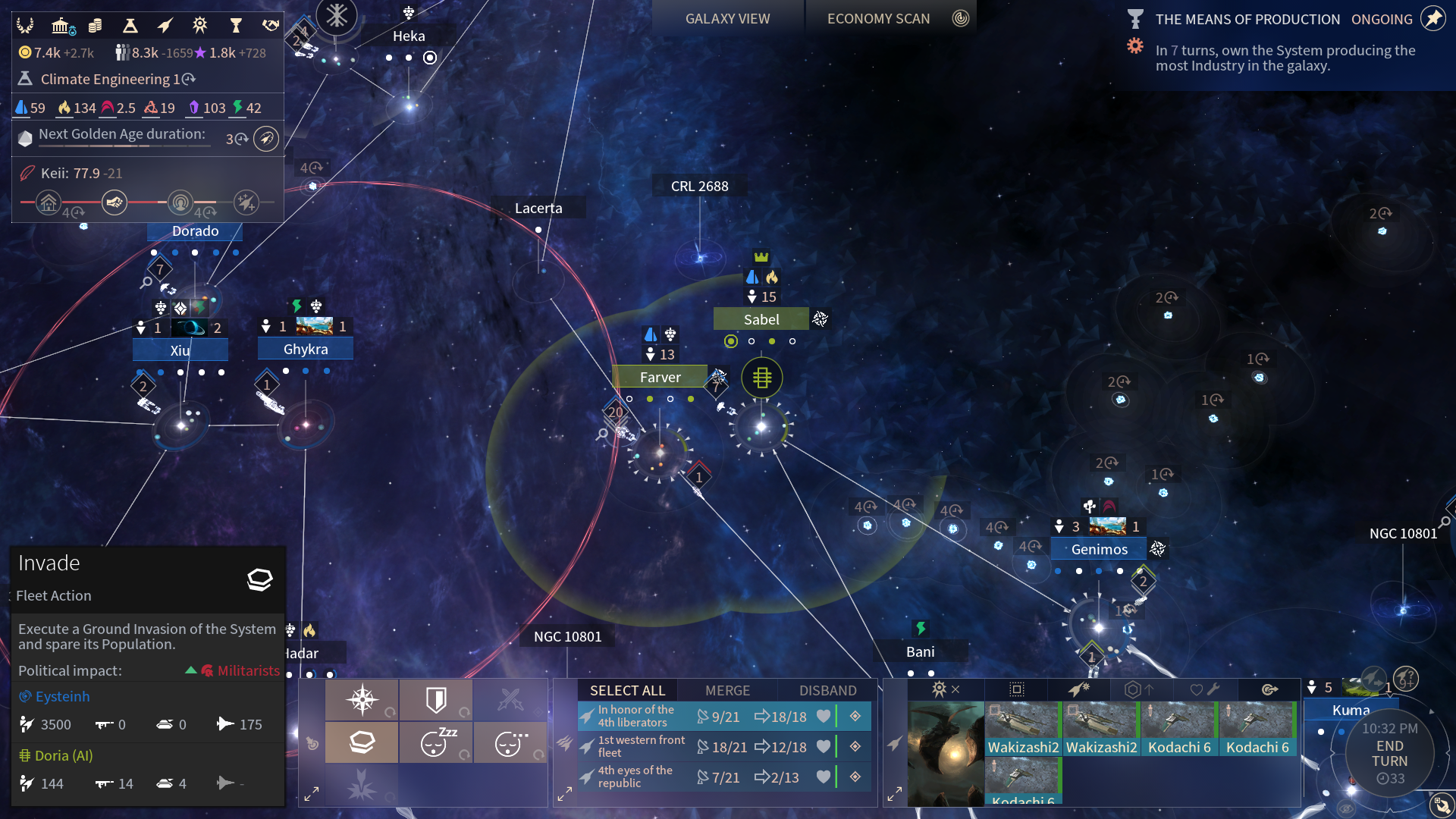
Task: Choose the 4th eyes of the republic fleet
Action: 635,777
